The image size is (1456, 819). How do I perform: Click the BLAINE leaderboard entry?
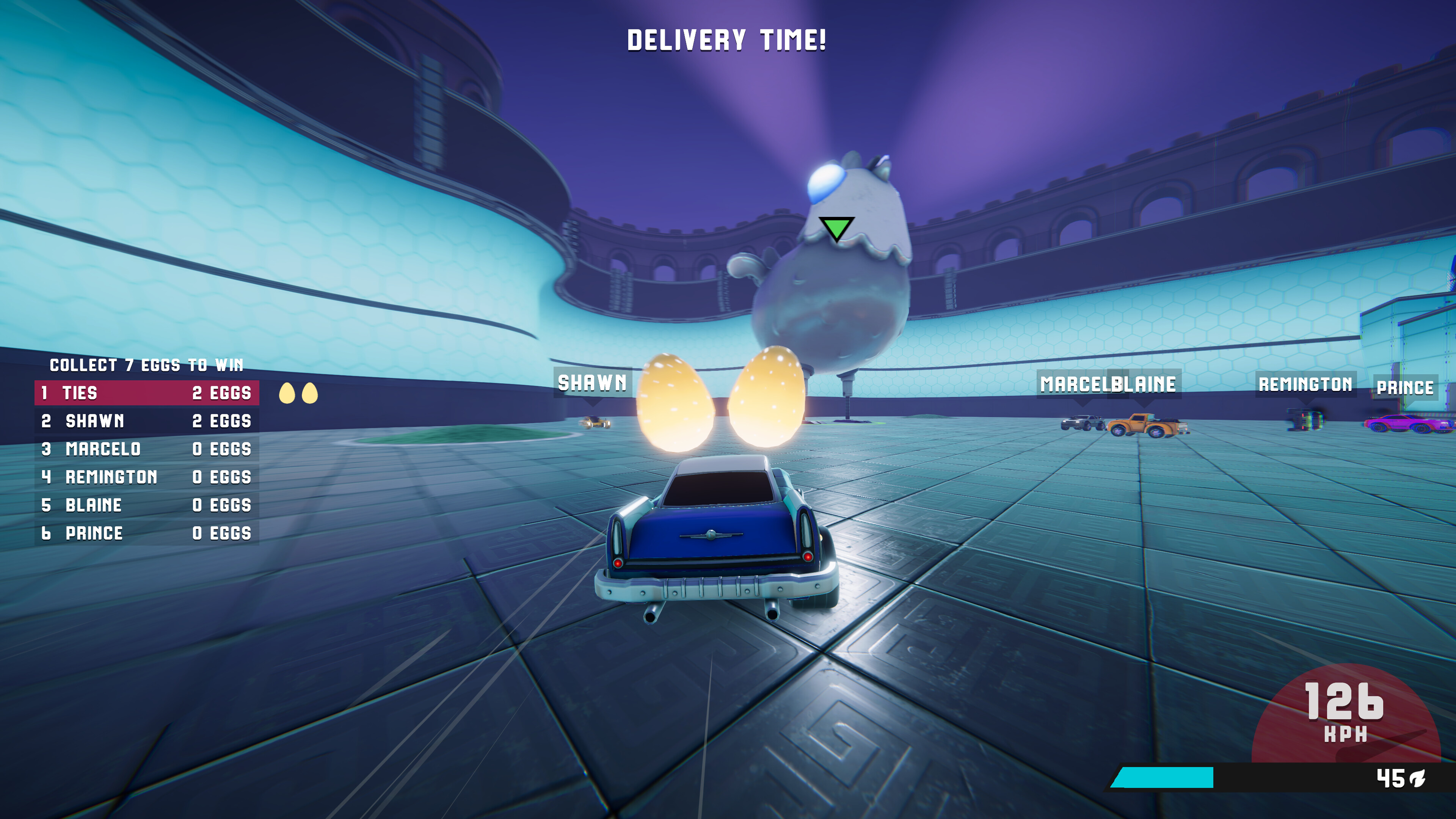point(147,505)
